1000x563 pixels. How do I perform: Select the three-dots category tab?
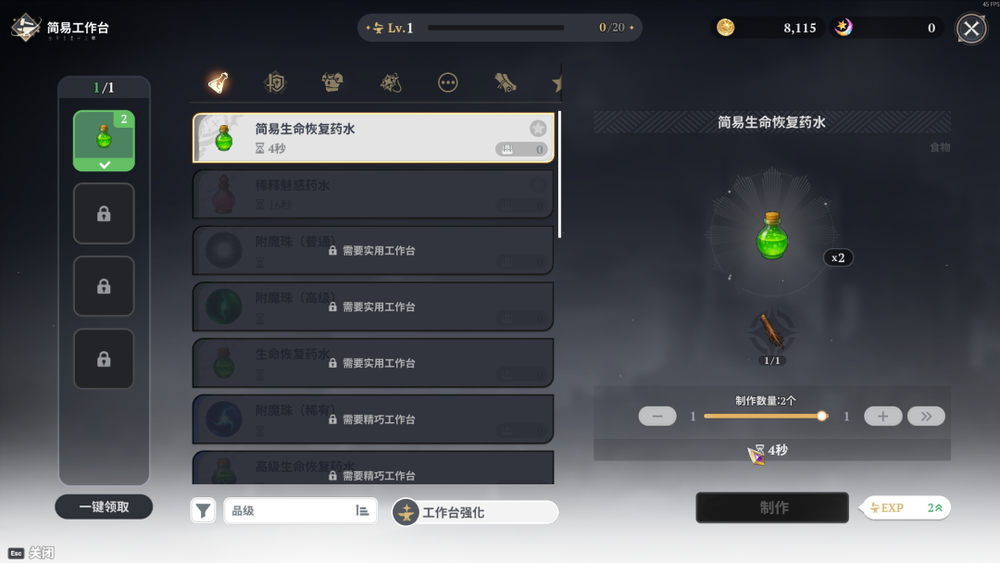[x=448, y=83]
